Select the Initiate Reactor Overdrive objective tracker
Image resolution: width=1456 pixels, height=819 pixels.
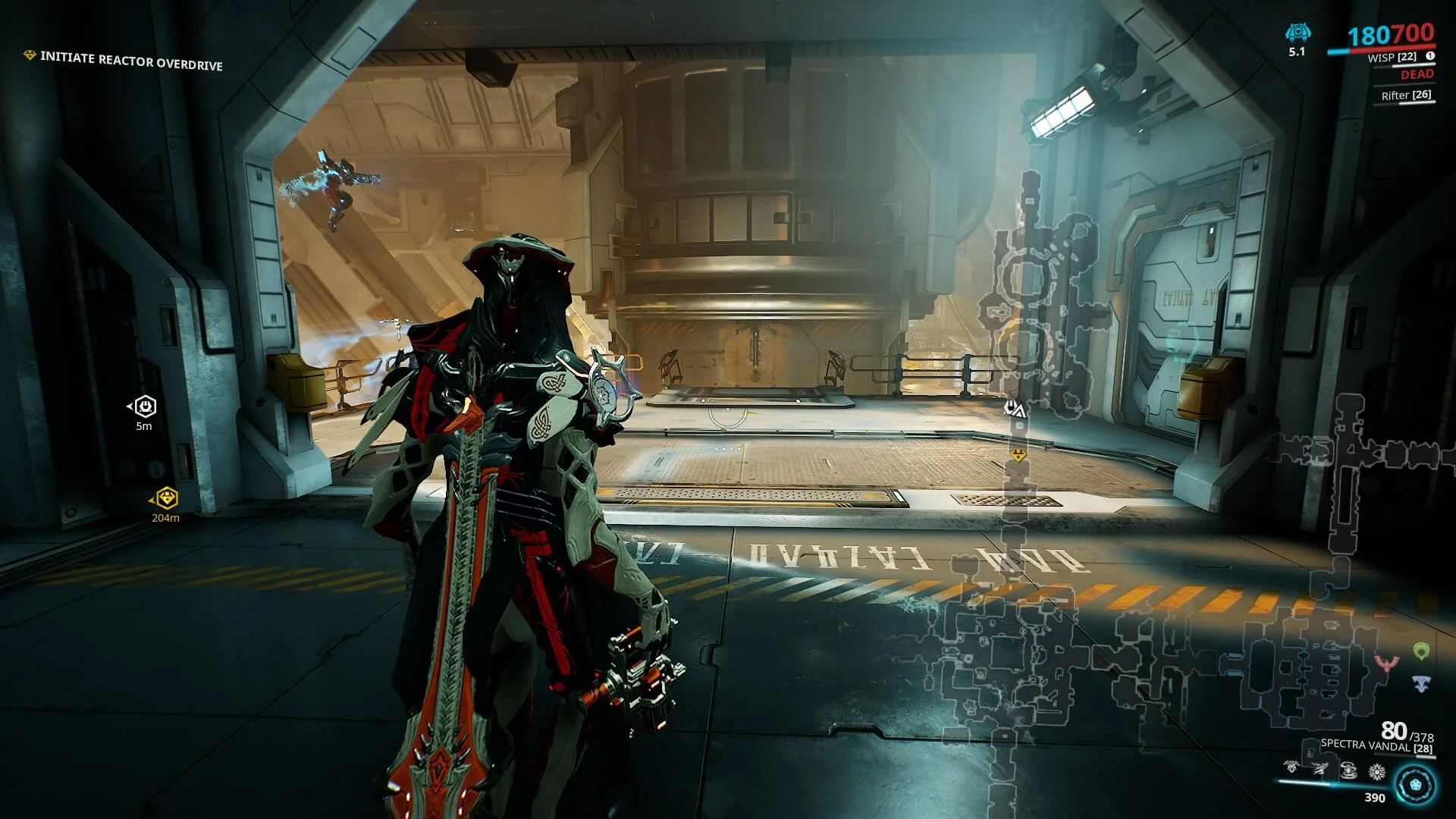[x=130, y=61]
